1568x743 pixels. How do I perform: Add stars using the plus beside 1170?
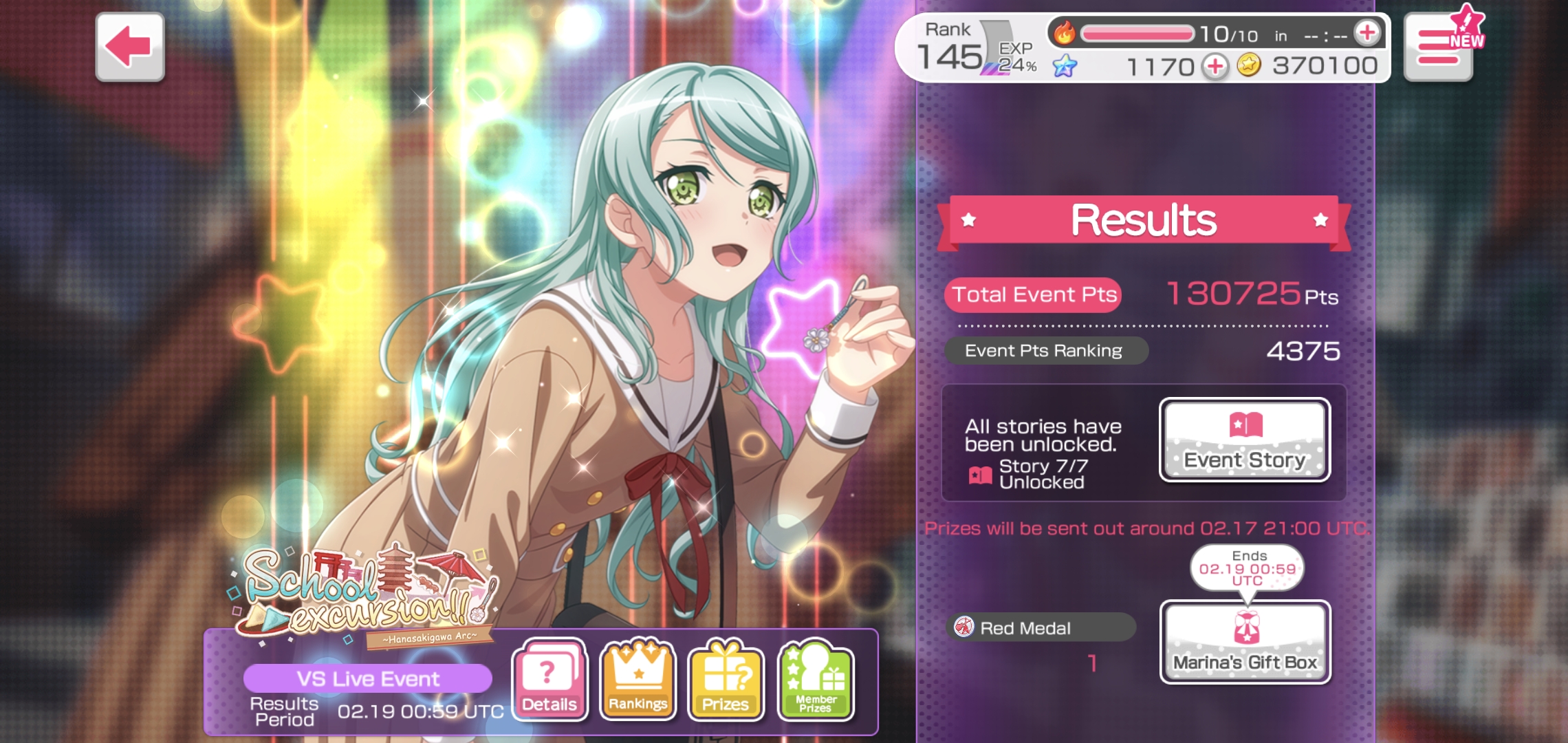[1215, 67]
